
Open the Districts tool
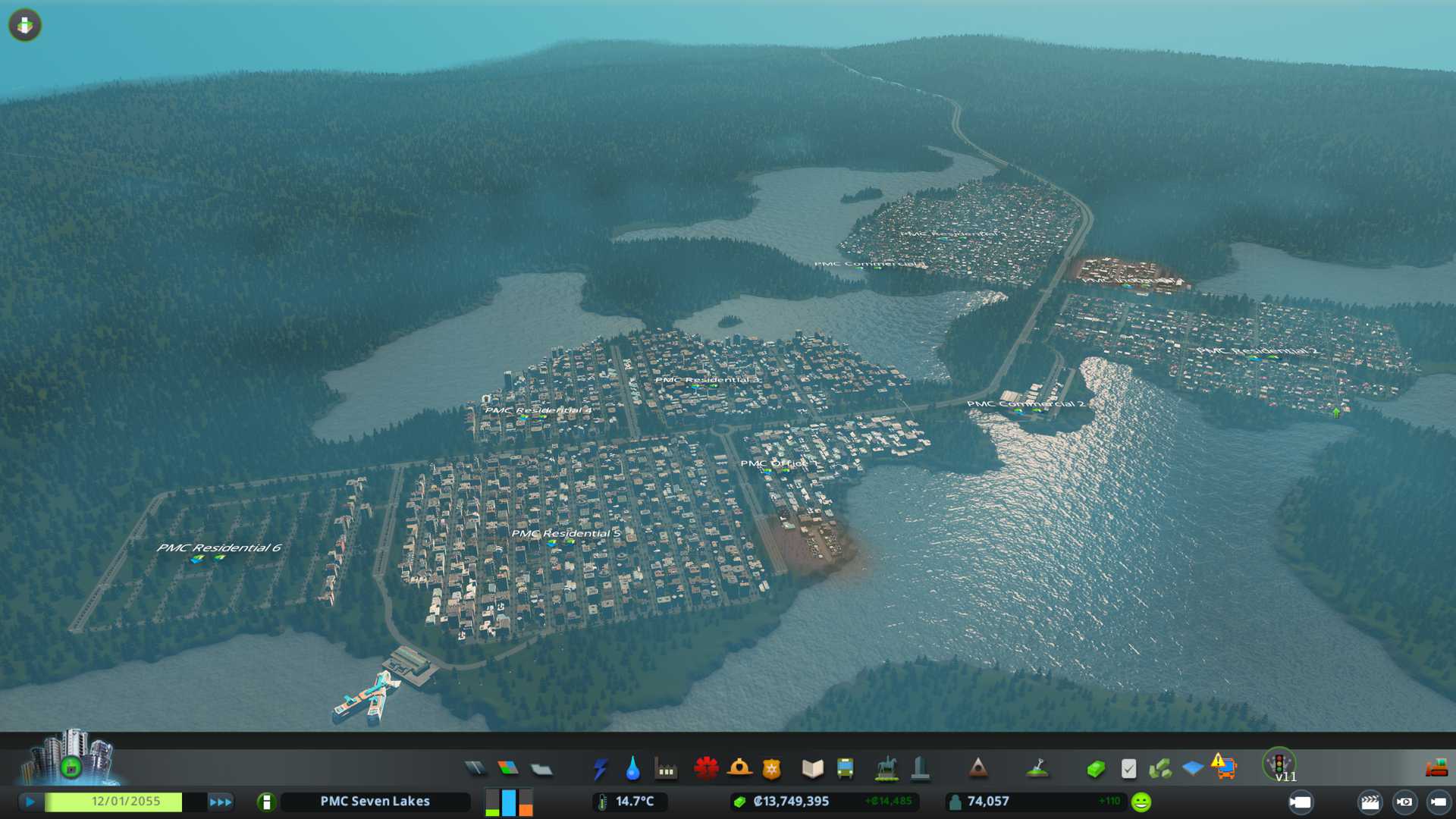[x=541, y=769]
